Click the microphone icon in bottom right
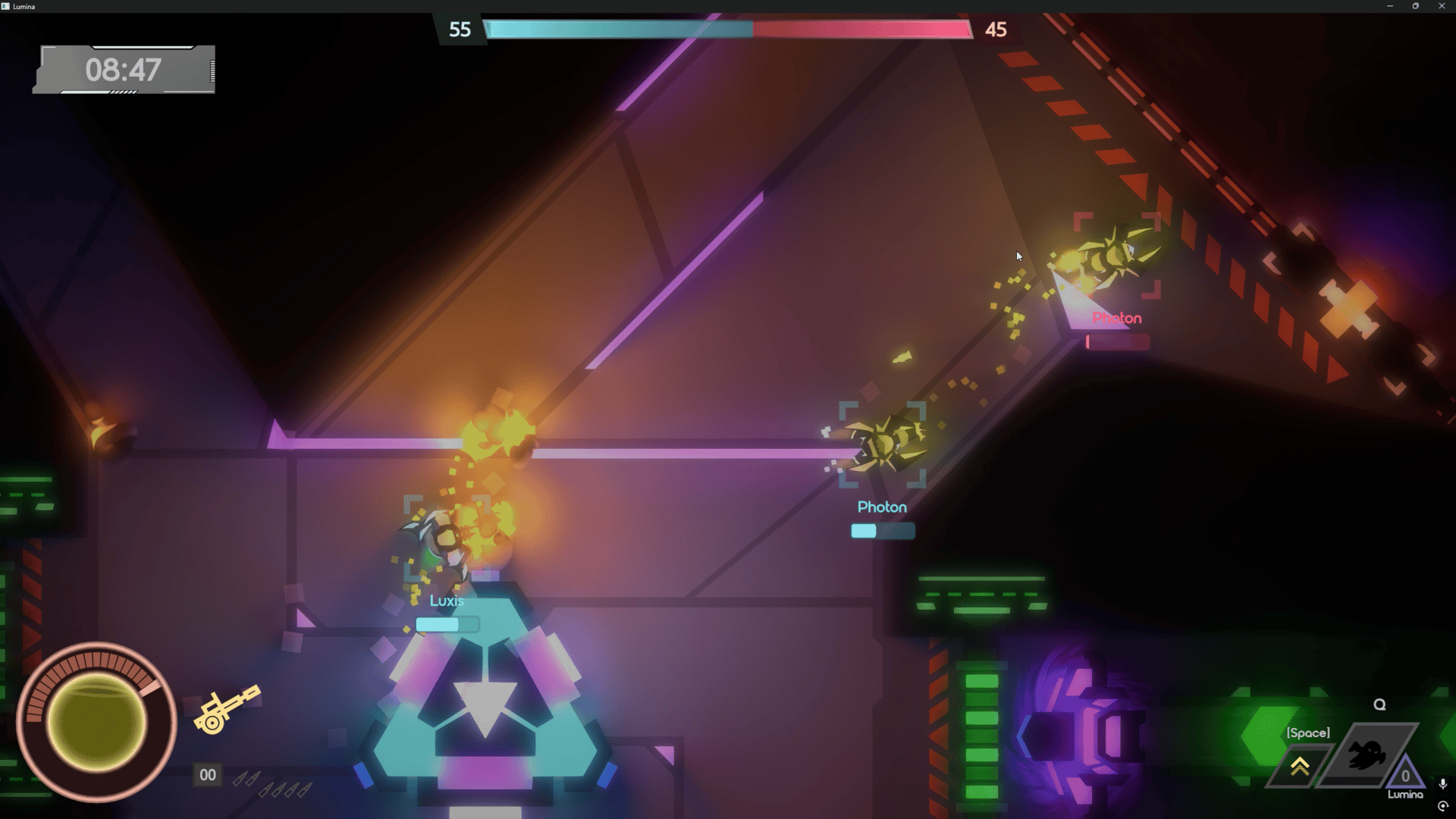The height and width of the screenshot is (819, 1456). 1443,784
